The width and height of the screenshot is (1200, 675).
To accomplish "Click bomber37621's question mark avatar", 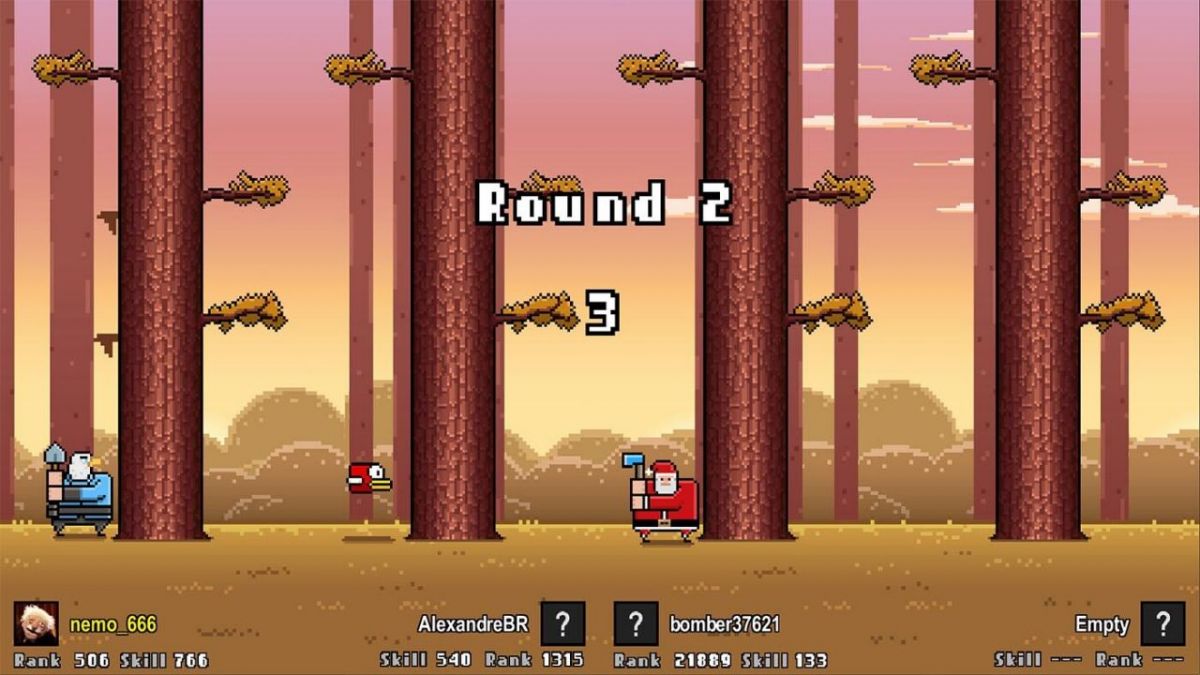I will [636, 624].
